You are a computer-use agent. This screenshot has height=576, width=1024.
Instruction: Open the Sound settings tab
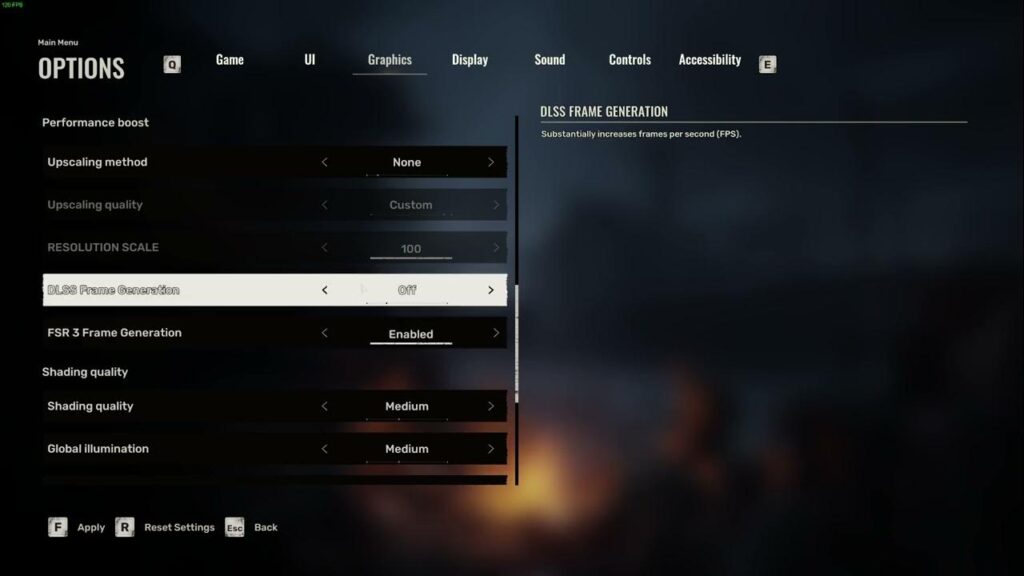(x=549, y=60)
